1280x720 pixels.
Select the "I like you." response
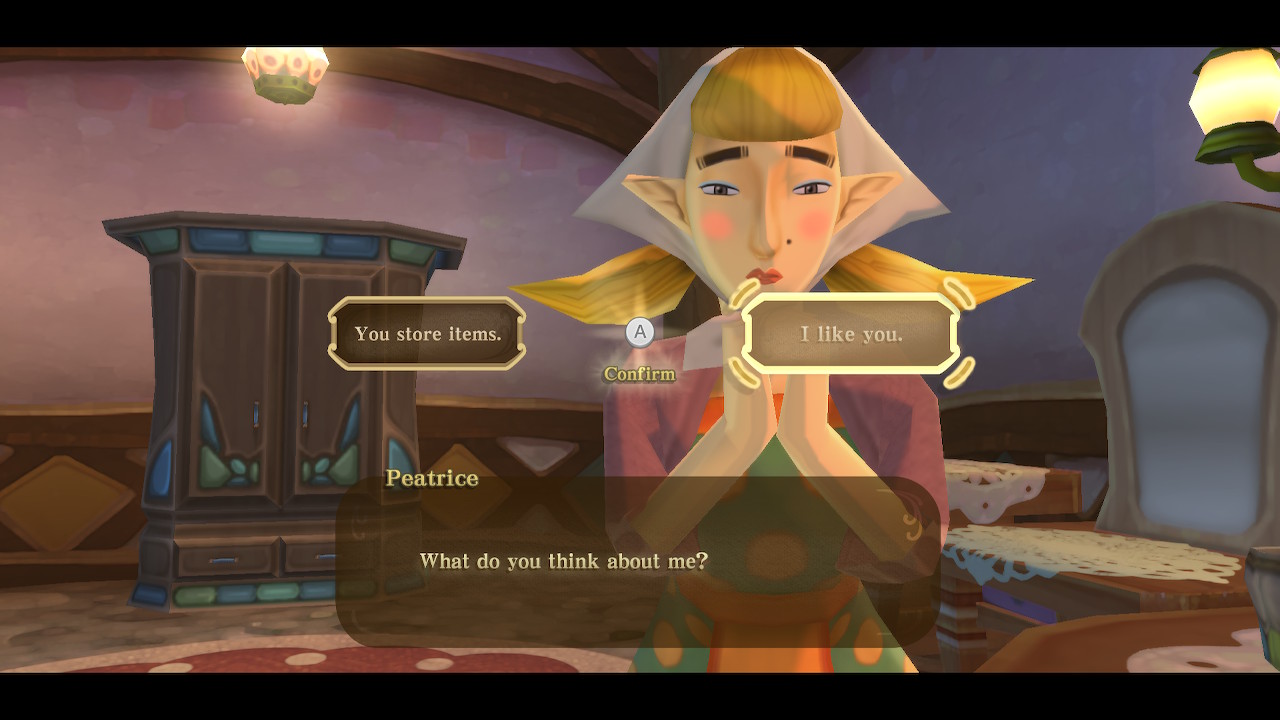pos(851,334)
